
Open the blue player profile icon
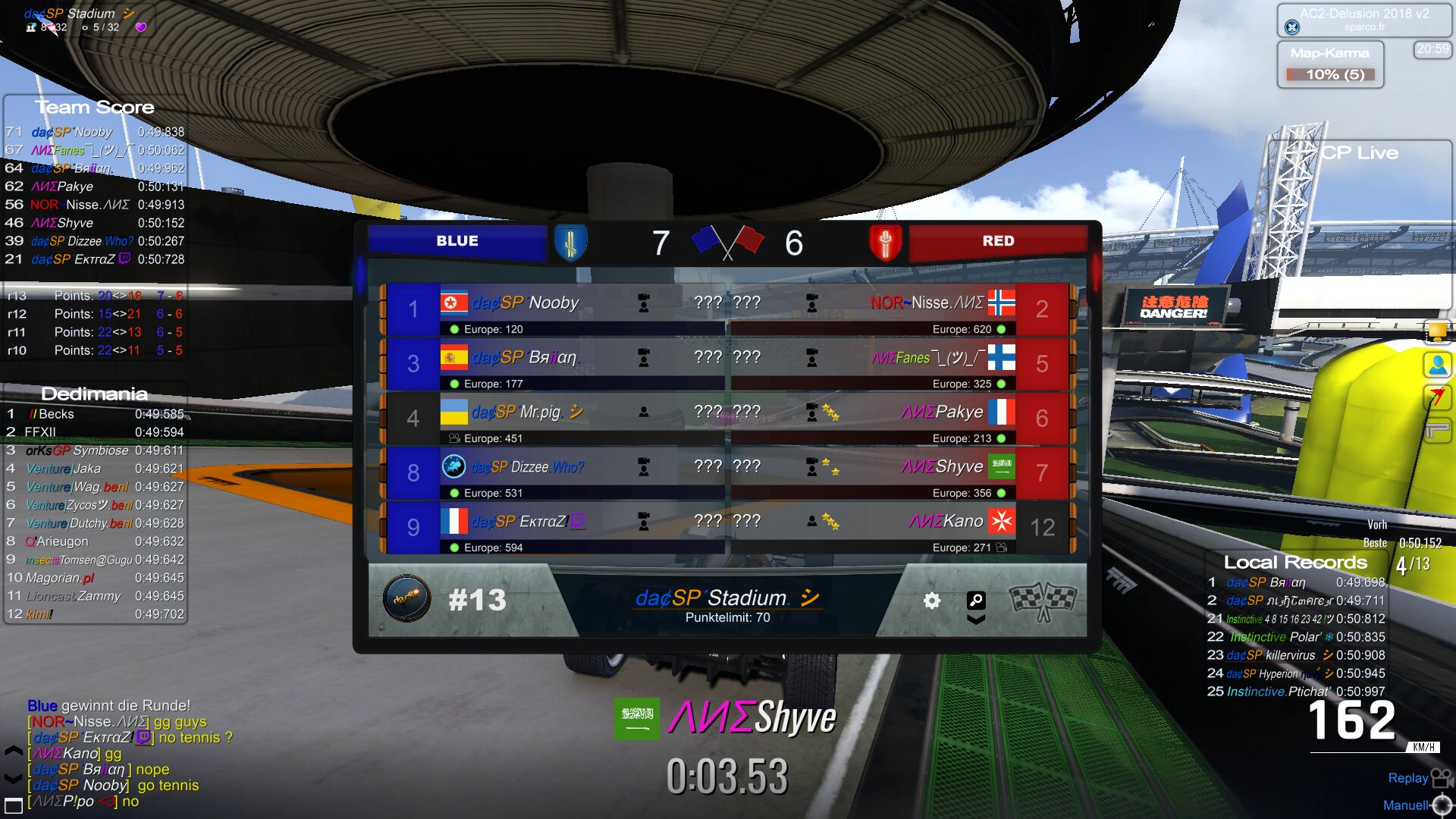1437,366
